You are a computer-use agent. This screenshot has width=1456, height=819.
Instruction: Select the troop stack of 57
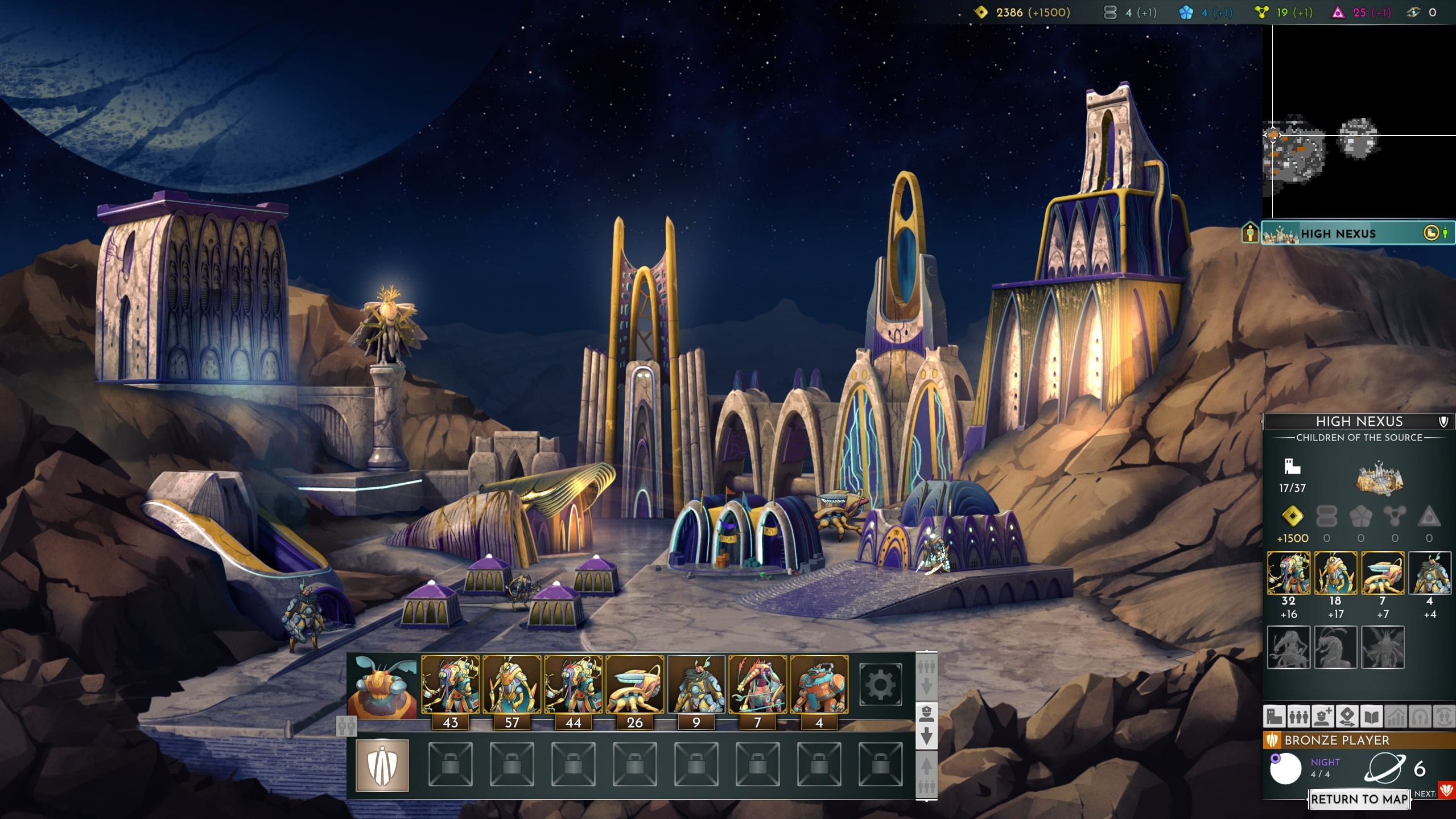point(512,685)
